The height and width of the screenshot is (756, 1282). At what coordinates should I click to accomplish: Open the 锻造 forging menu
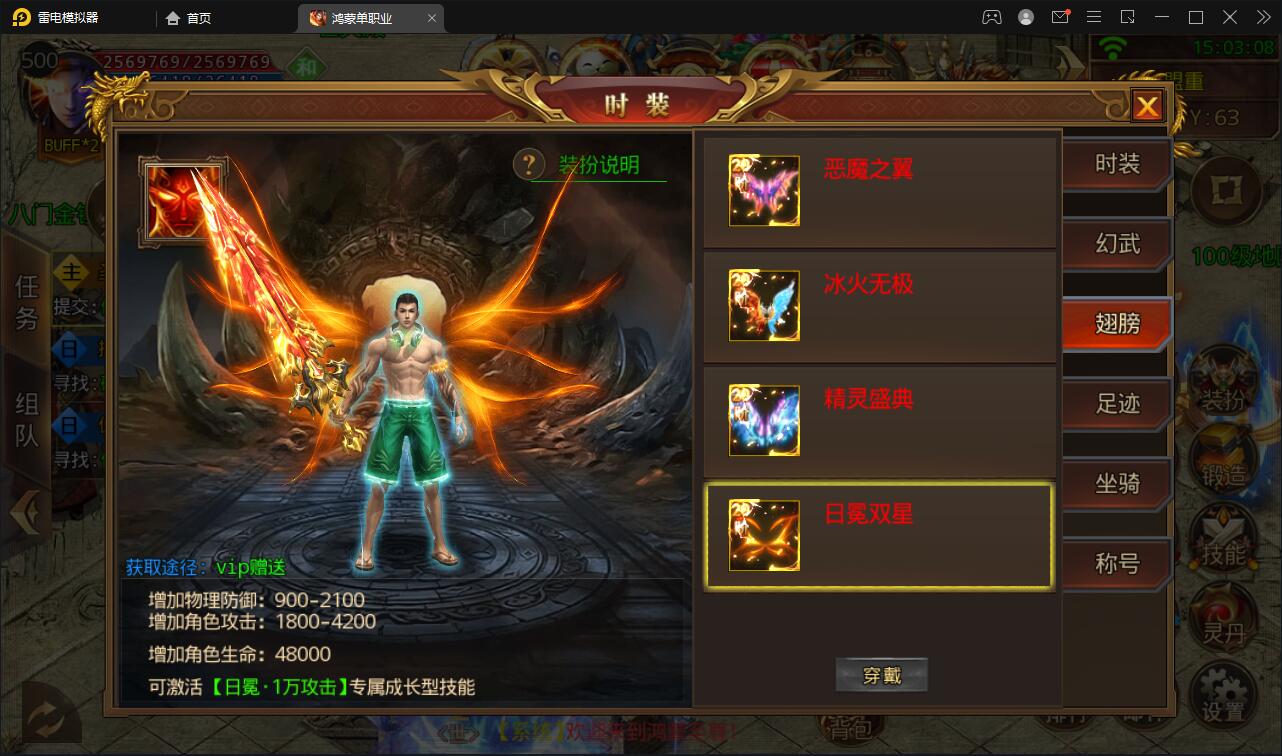[x=1223, y=462]
